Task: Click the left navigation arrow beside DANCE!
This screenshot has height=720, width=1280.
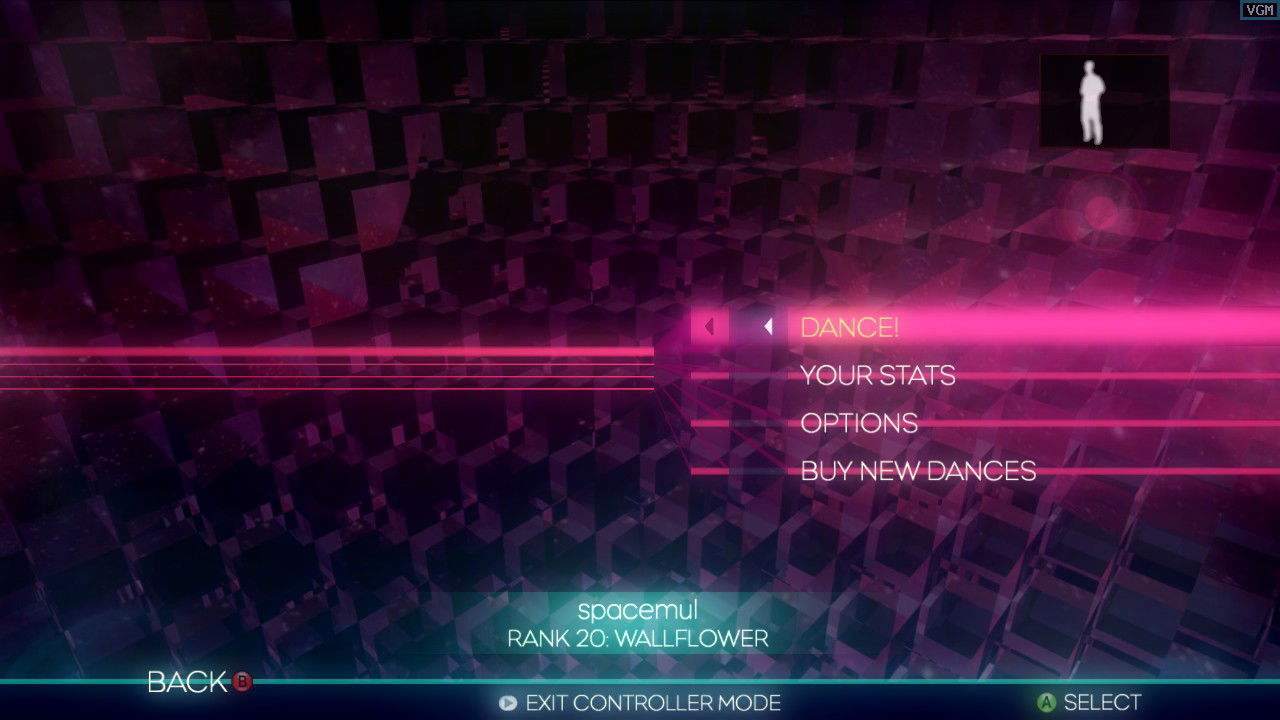Action: pos(769,326)
